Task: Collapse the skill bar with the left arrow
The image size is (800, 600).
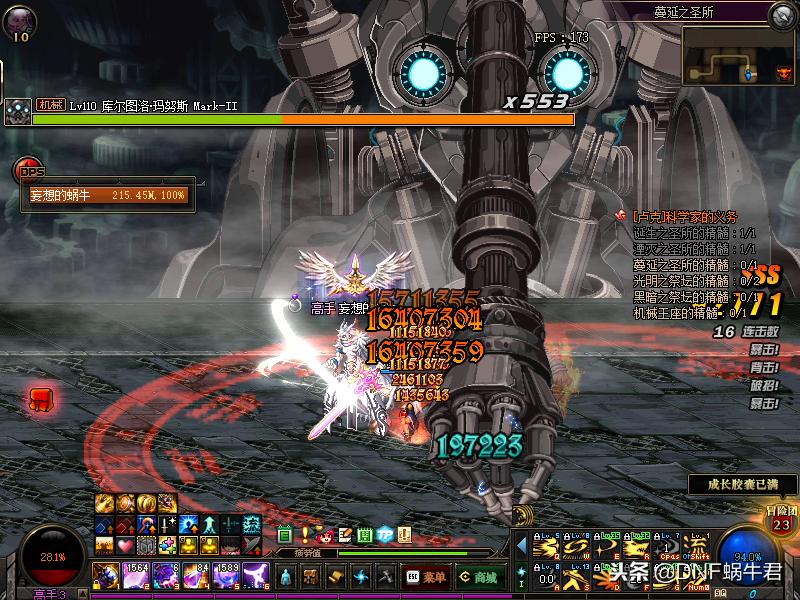Action: (520, 547)
